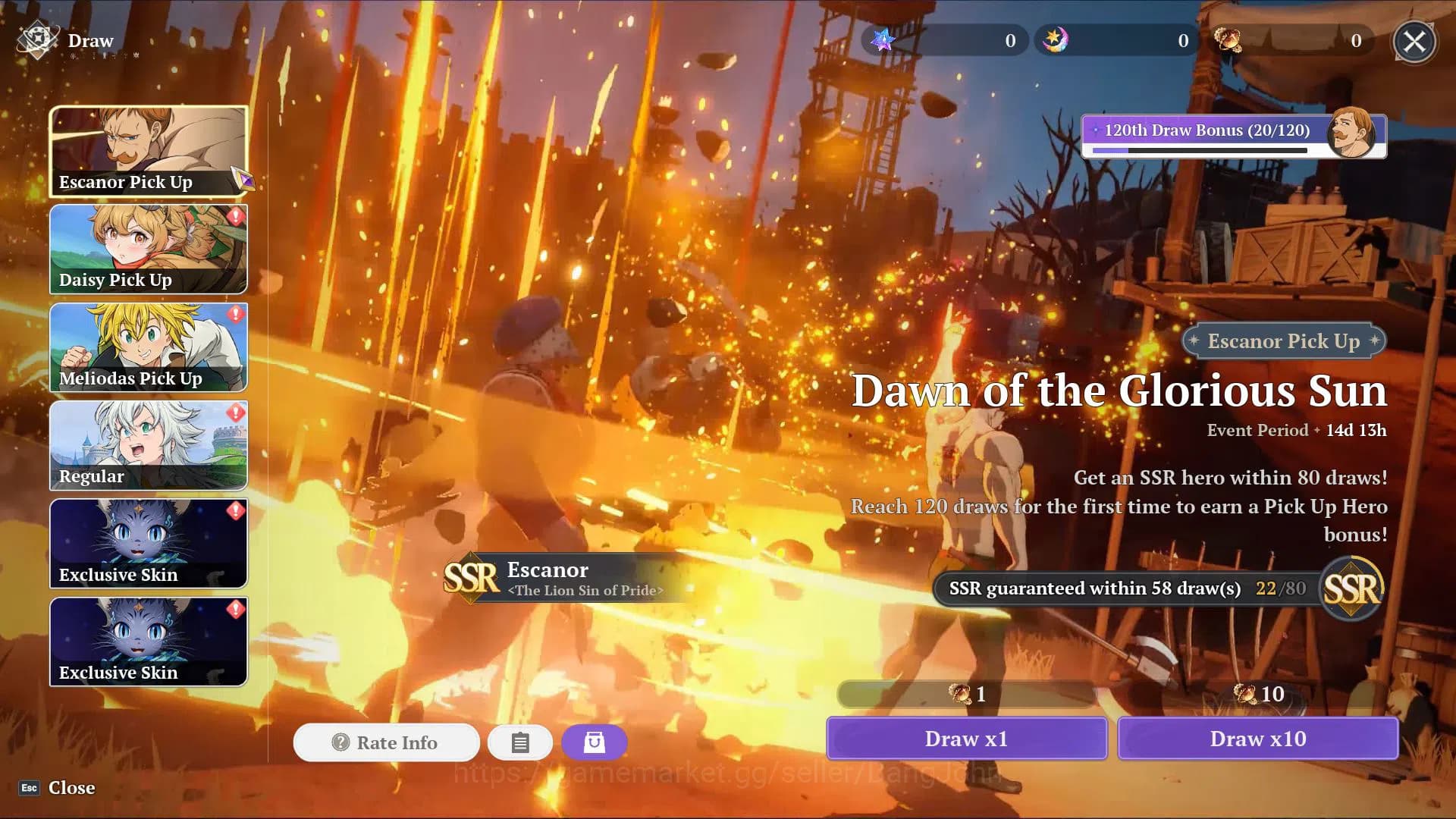The width and height of the screenshot is (1456, 819).
Task: Open the Rate Info panel
Action: coord(386,742)
